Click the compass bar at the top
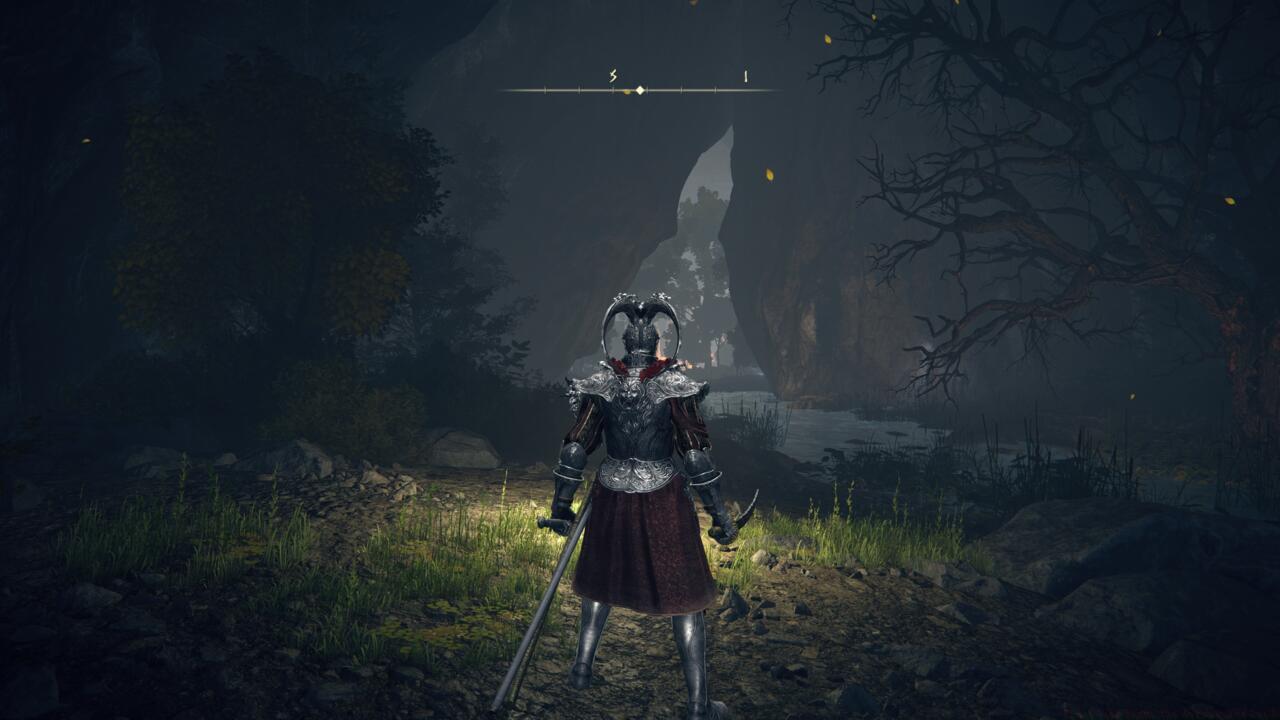This screenshot has height=720, width=1280. [x=639, y=90]
